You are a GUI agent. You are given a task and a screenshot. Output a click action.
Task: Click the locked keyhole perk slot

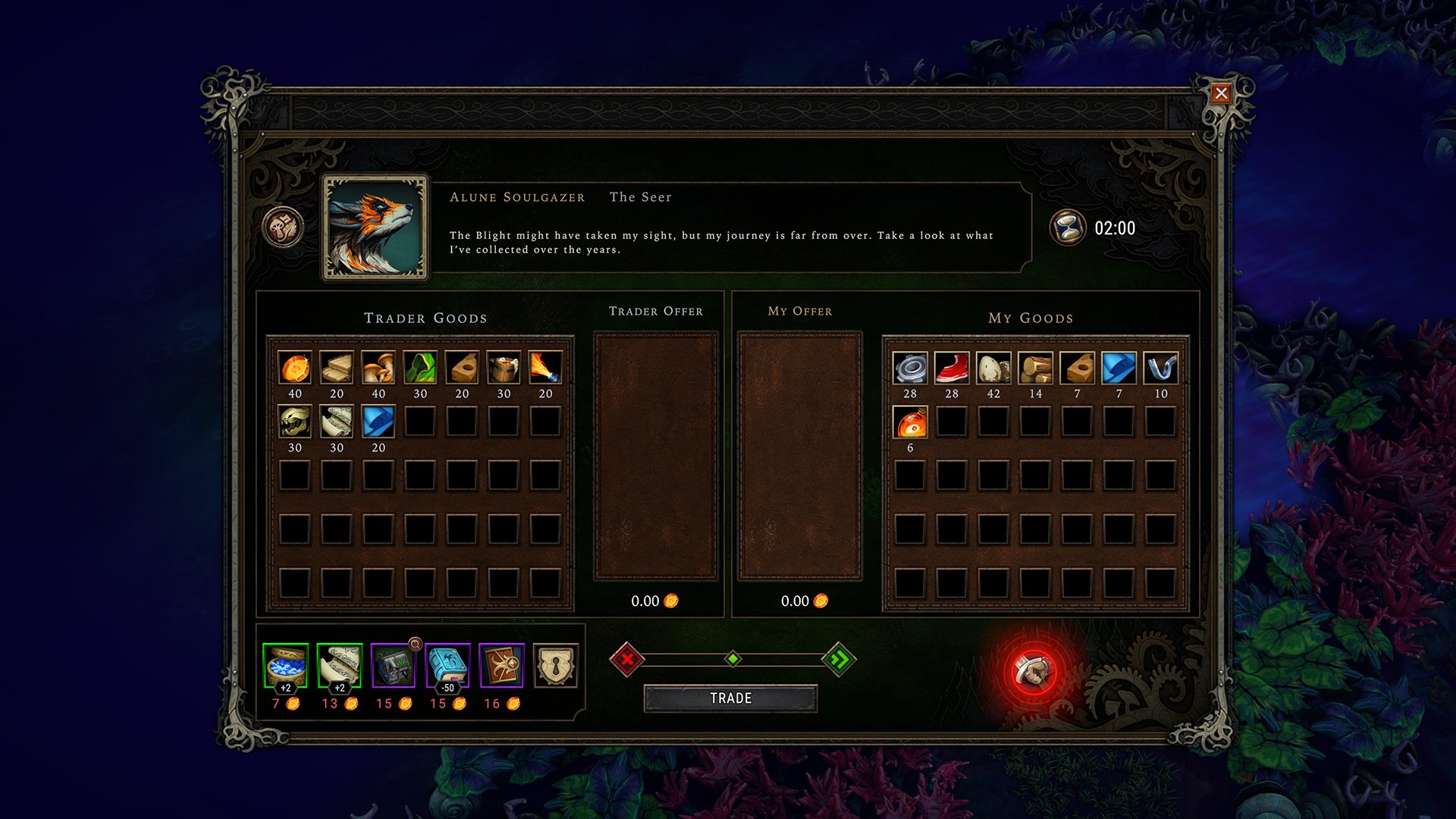(x=555, y=666)
